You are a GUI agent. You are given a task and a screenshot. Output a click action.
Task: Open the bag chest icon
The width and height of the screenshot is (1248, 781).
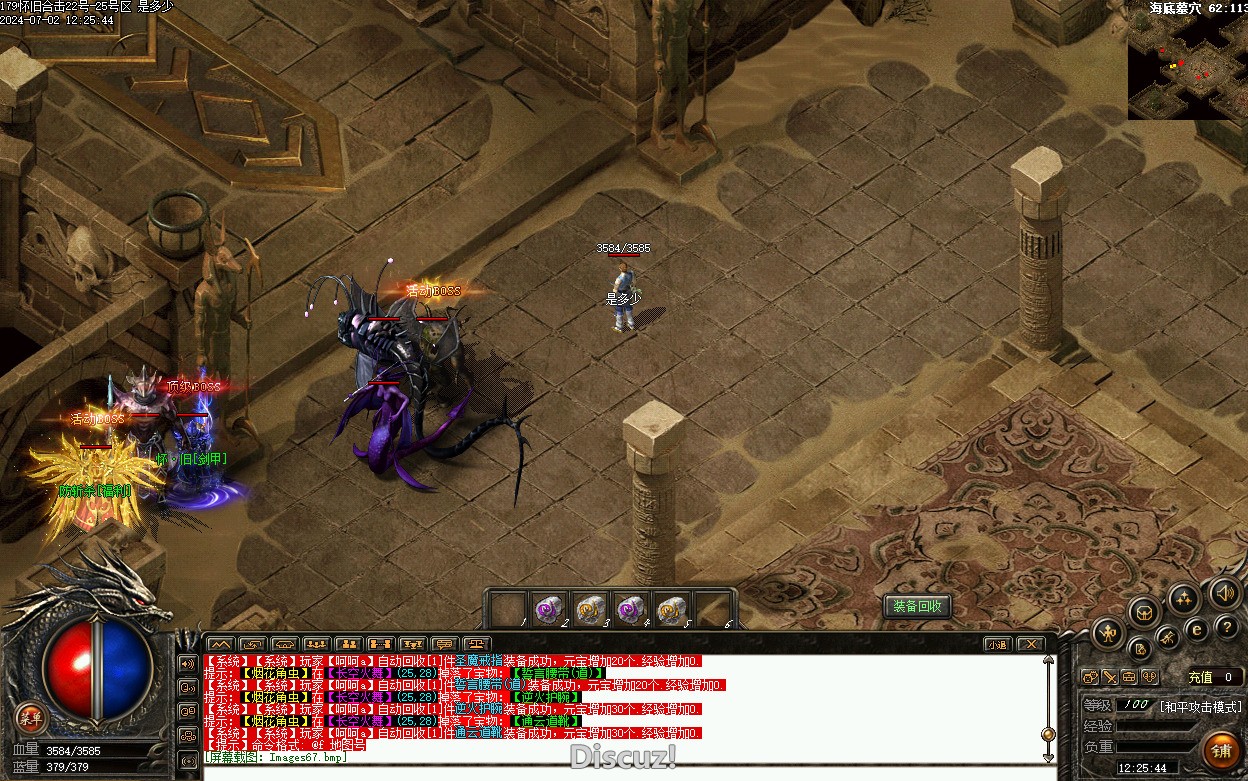[1146, 611]
